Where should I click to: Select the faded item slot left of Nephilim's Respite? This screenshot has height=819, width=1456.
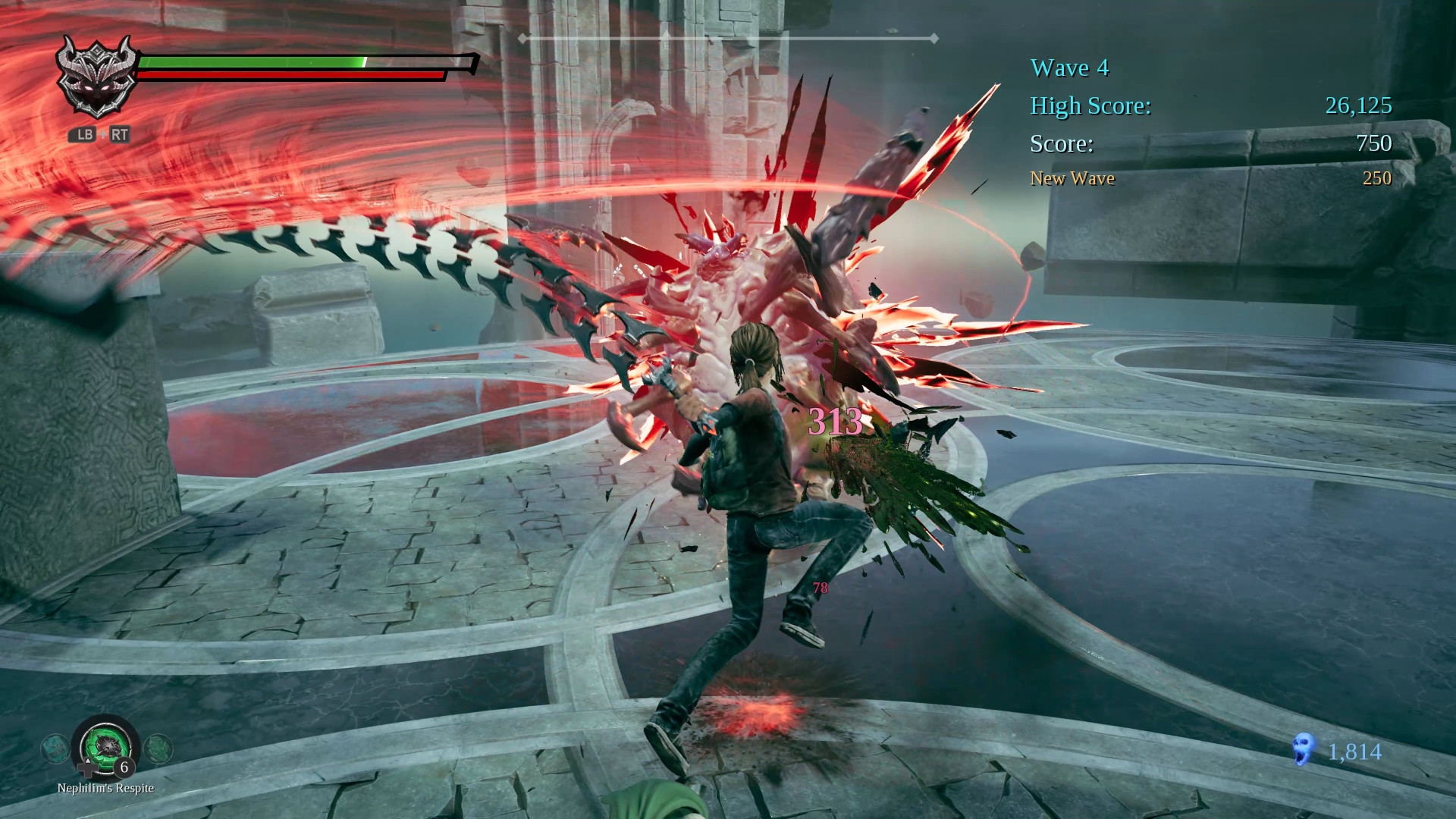(x=55, y=748)
